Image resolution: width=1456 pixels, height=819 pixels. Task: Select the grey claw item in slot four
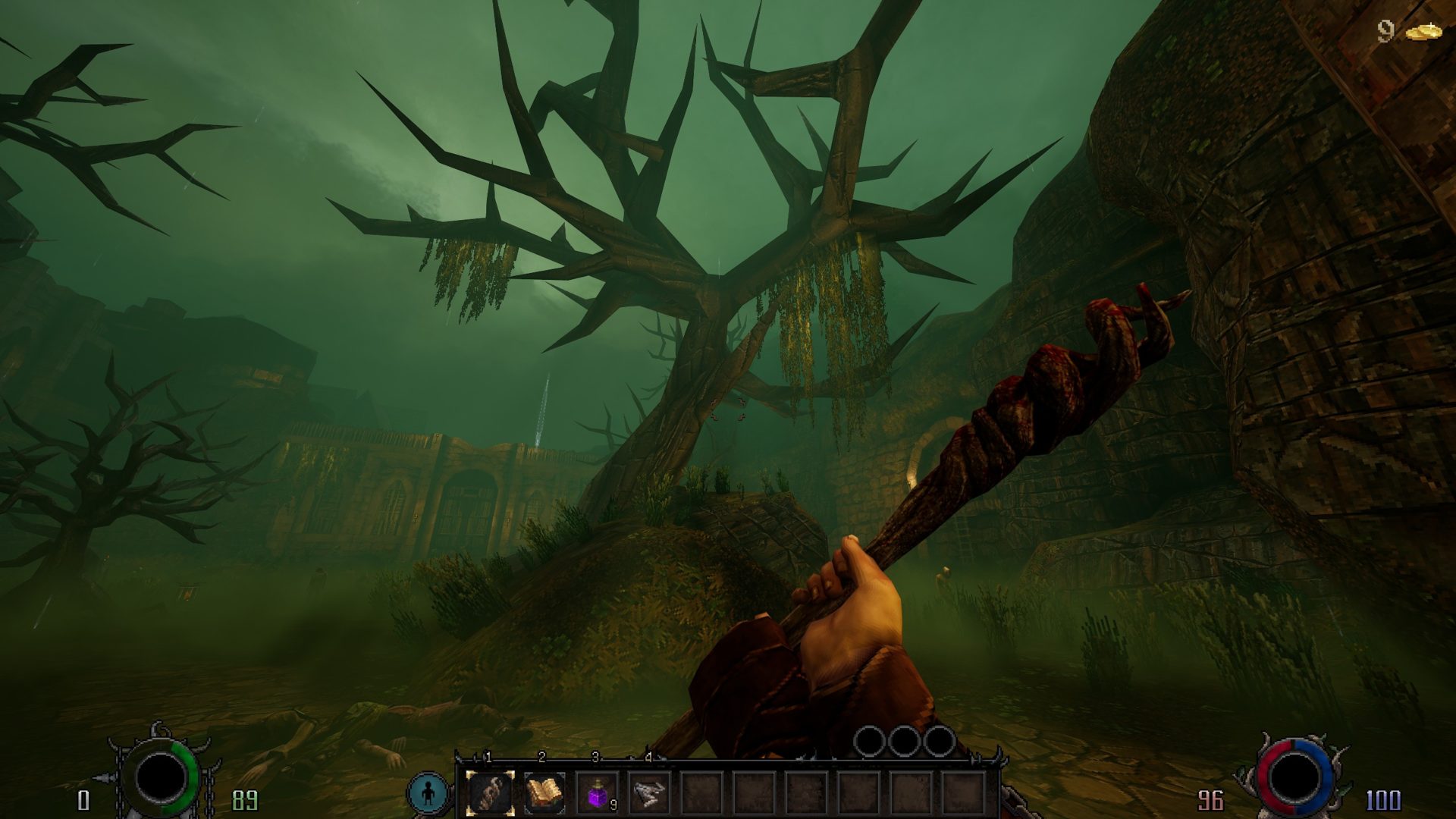click(649, 793)
